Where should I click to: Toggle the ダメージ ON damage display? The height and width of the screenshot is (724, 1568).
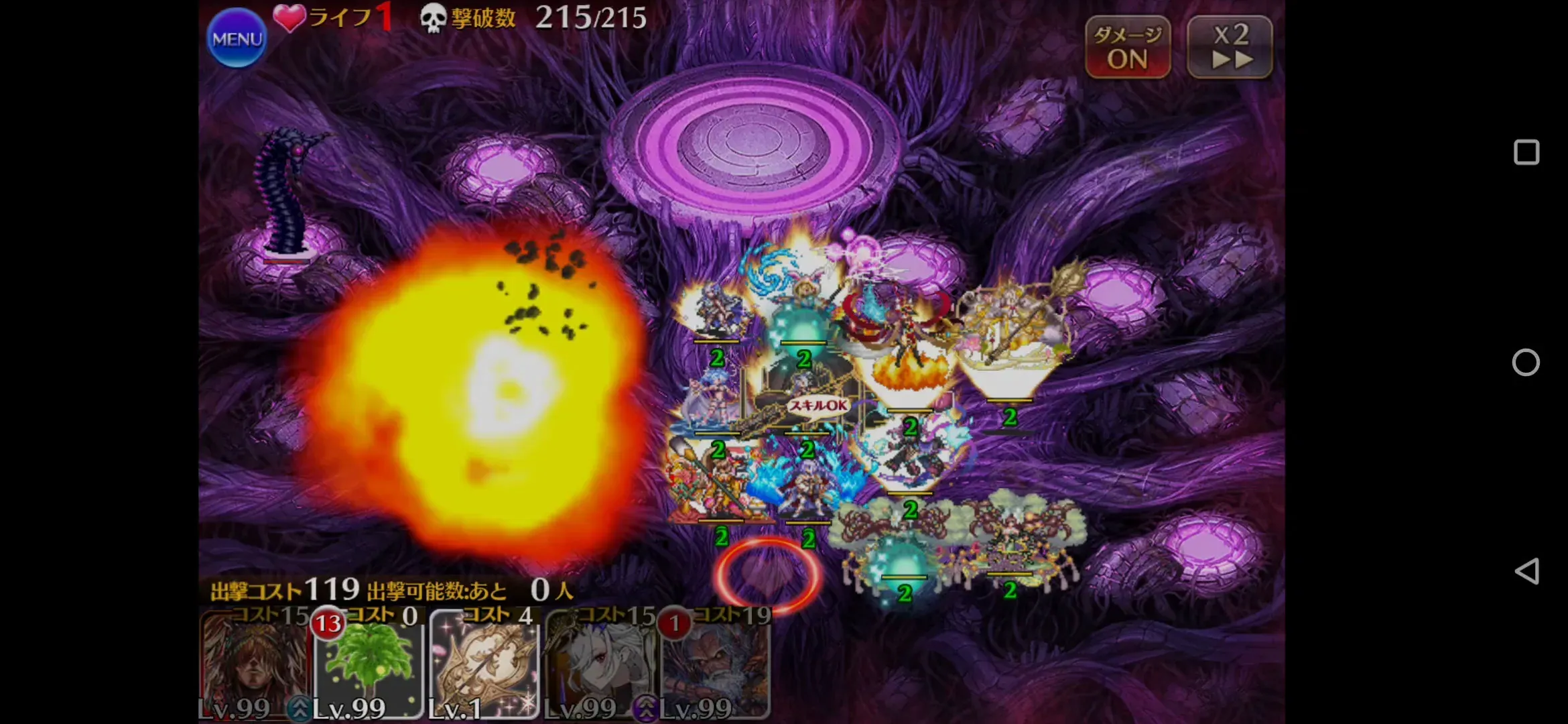point(1128,47)
